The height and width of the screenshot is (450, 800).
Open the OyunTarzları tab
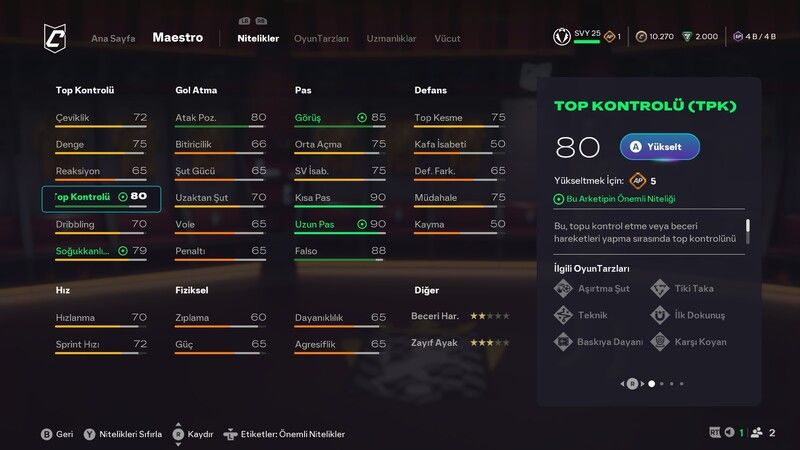pos(321,38)
